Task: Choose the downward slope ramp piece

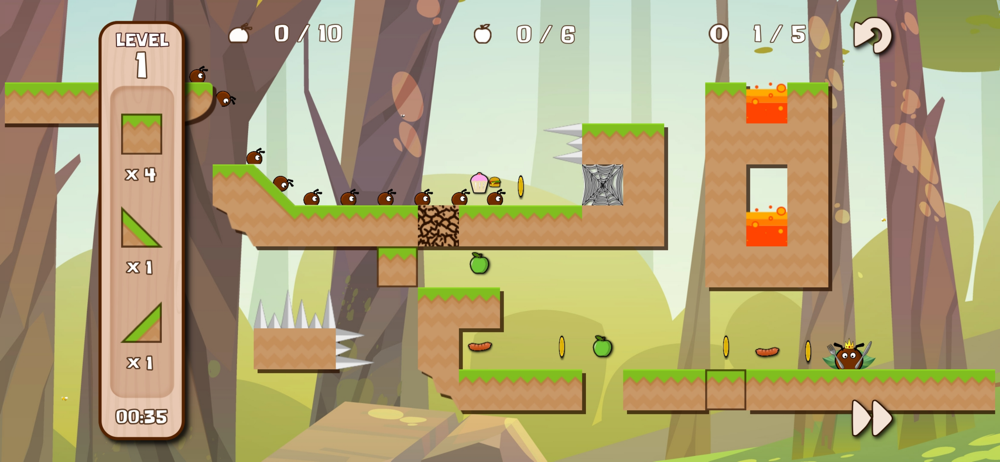Action: tap(141, 227)
